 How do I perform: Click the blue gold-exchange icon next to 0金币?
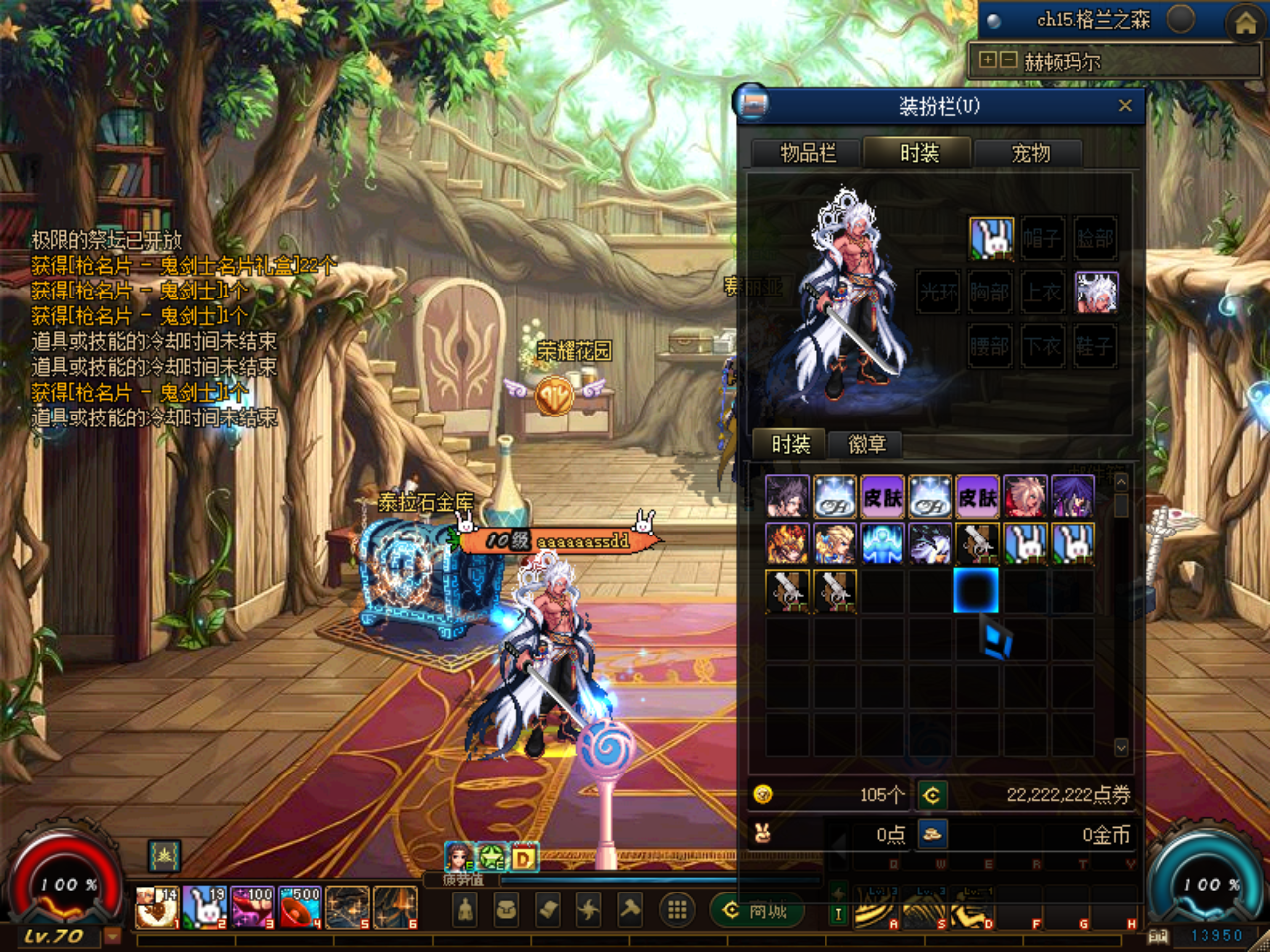pyautogui.click(x=932, y=836)
